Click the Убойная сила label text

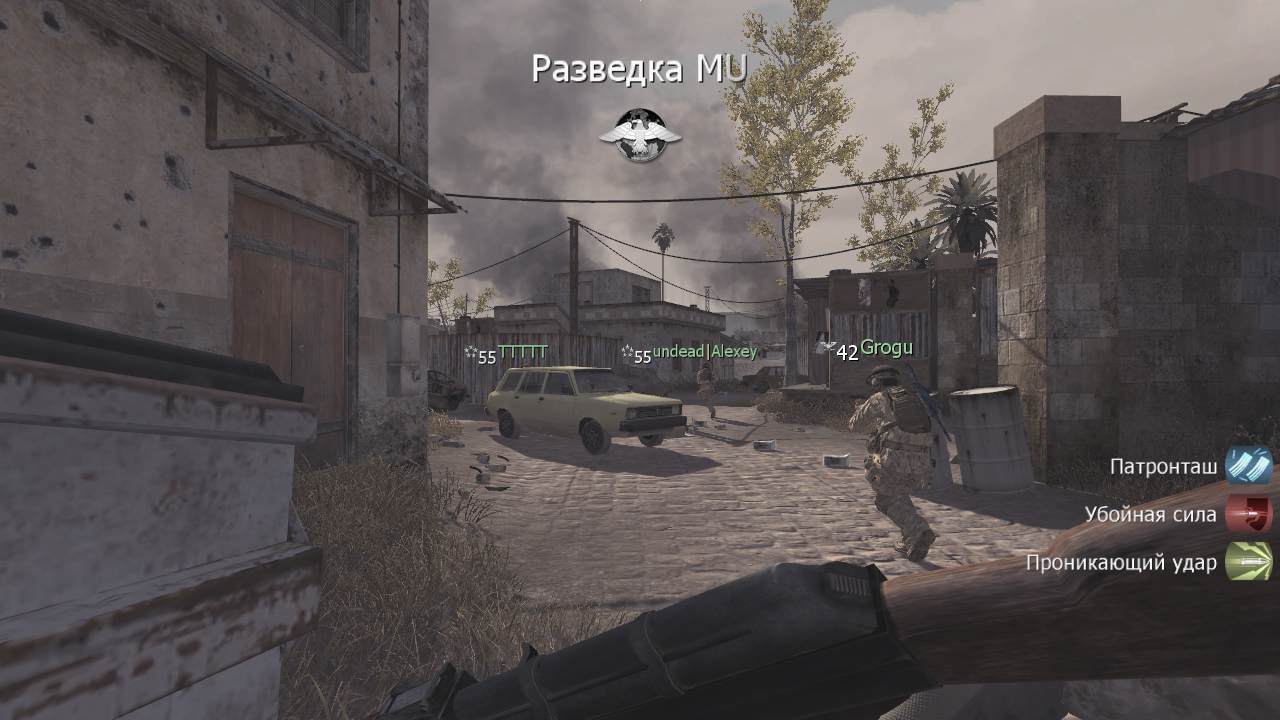(1151, 514)
